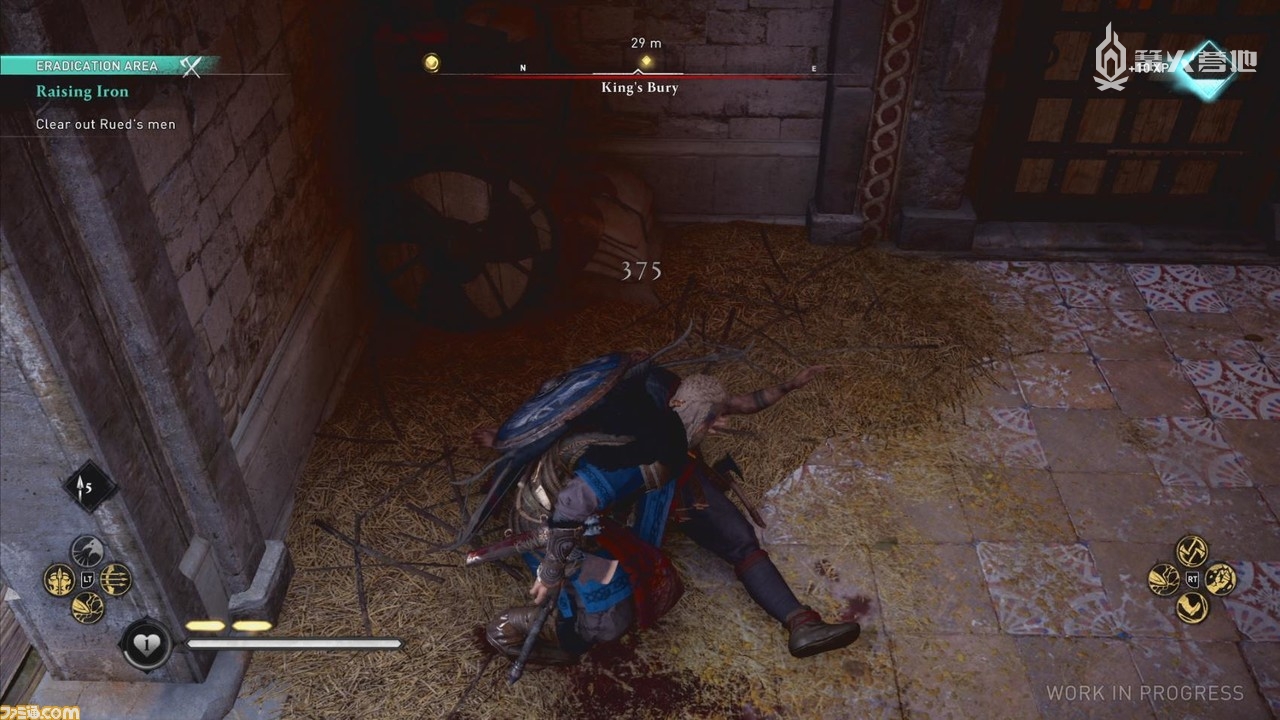Use the clenched fist melee ability
The width and height of the screenshot is (1280, 720).
1220,579
